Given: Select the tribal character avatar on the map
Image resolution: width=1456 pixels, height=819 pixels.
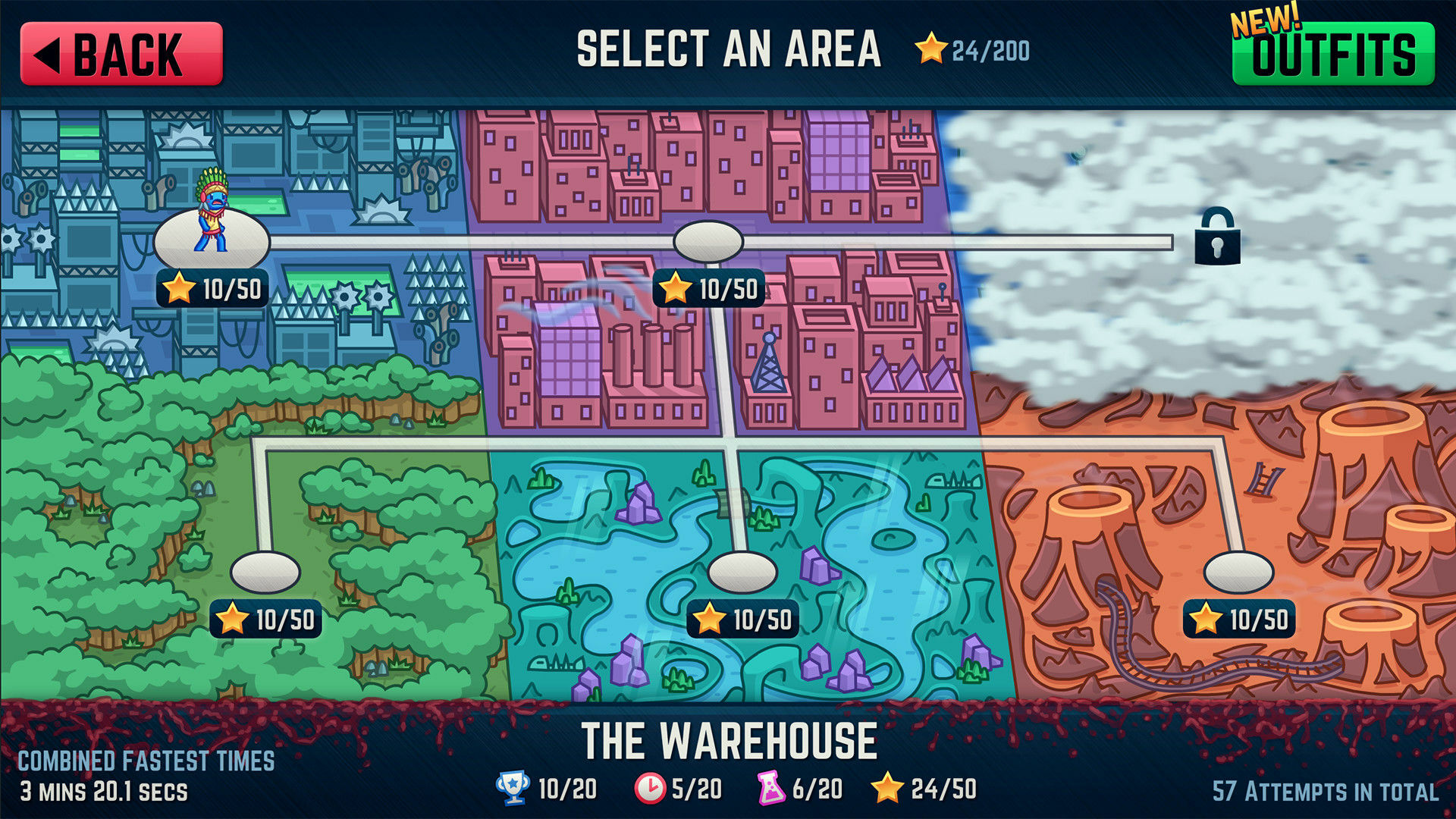Looking at the screenshot, I should point(214,212).
